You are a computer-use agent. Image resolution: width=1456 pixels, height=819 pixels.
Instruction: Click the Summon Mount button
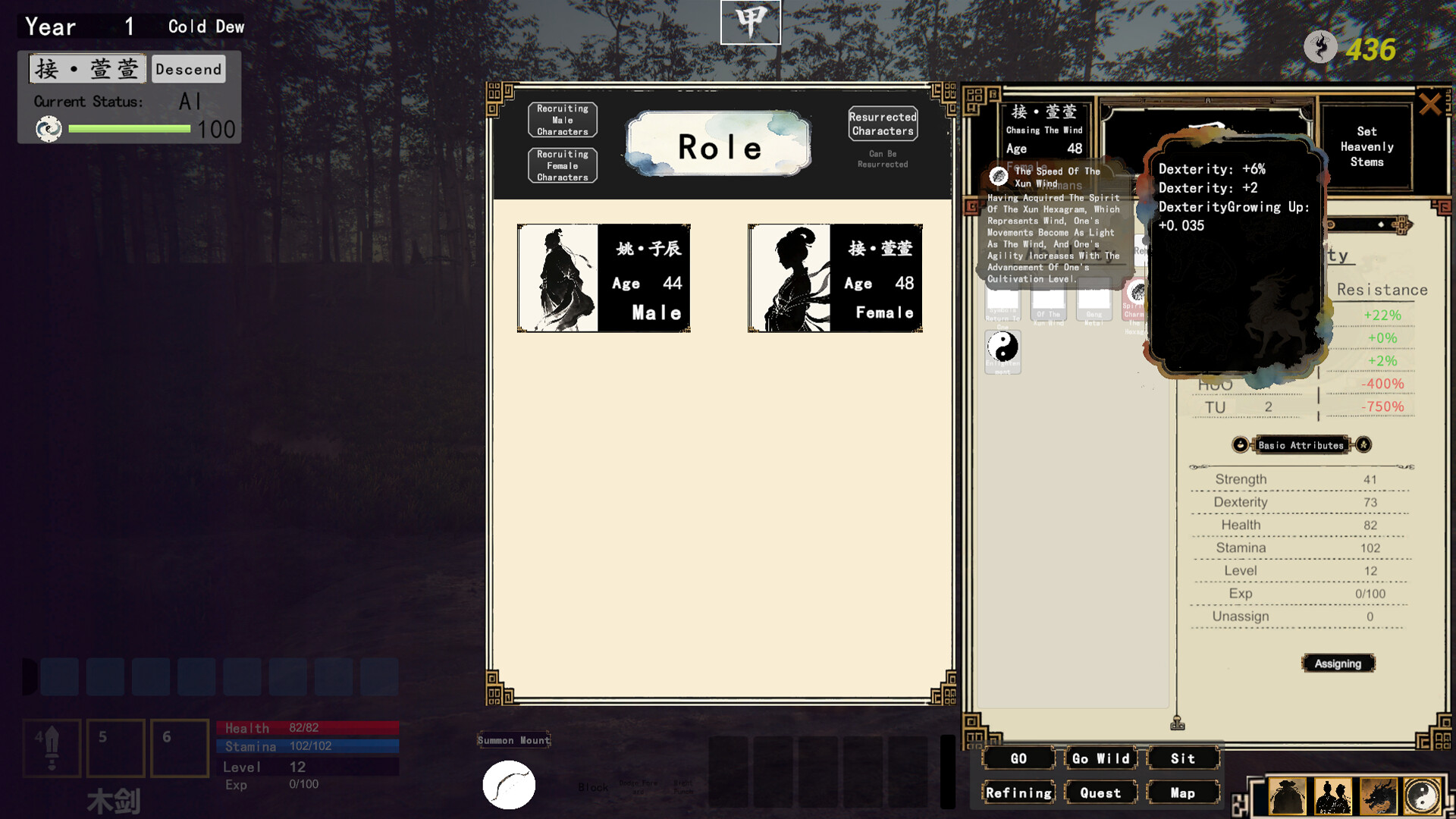point(513,740)
